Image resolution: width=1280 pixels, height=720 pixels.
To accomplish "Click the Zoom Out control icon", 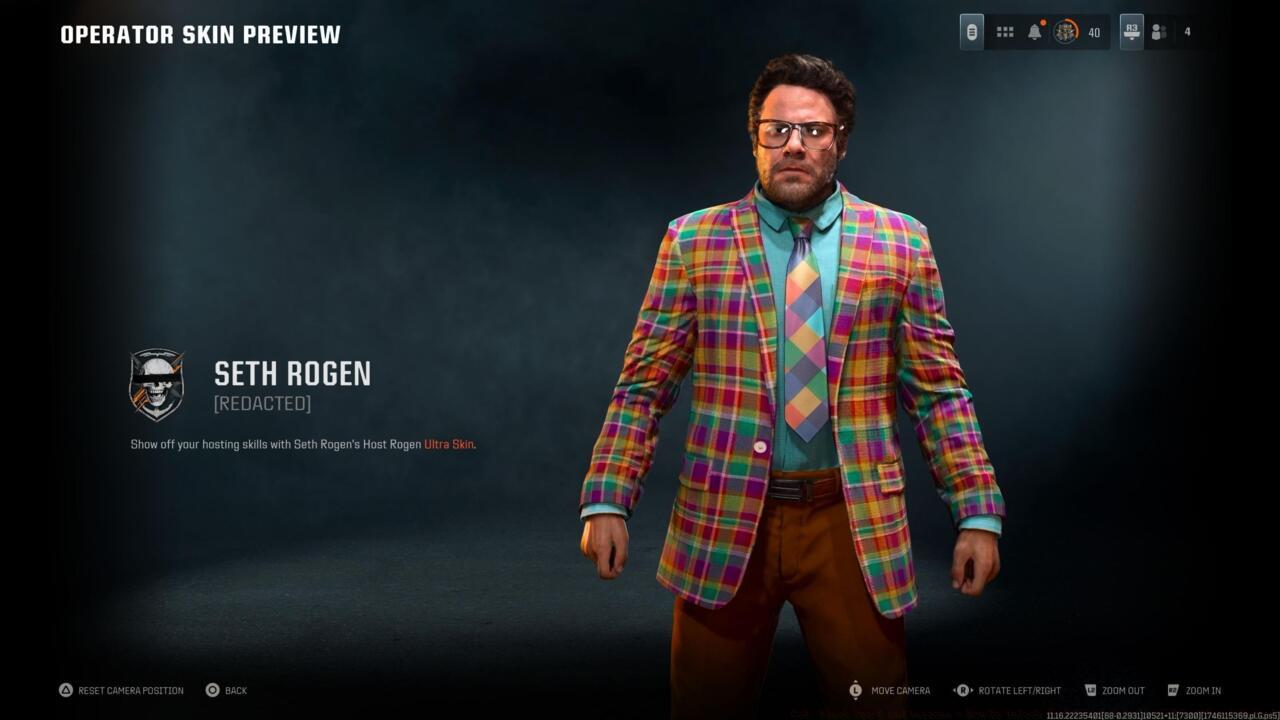I will (1089, 690).
